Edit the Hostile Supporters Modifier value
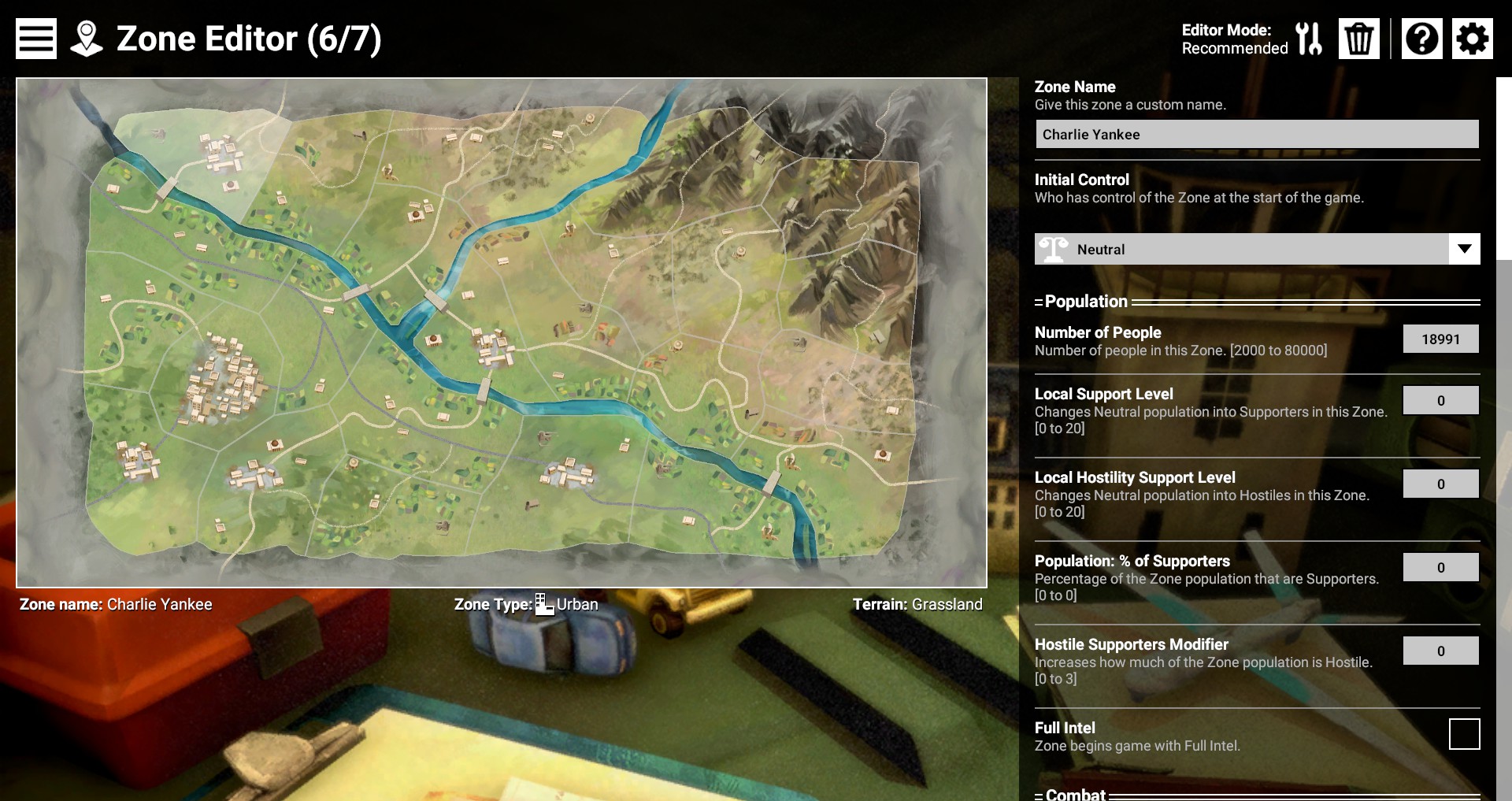Screen dimensions: 1512x801 pos(1440,651)
